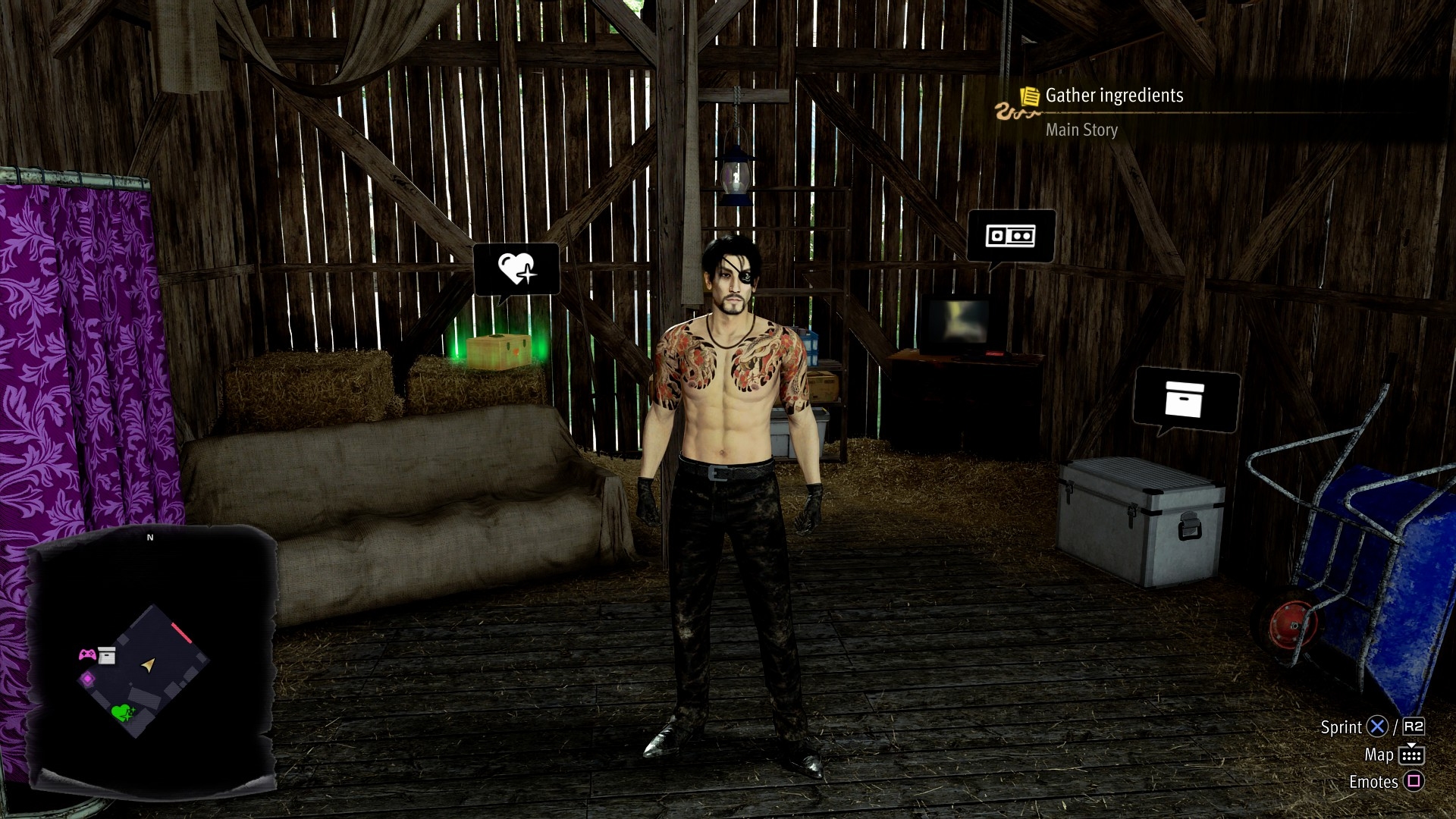Select the heart recovery speech bubble icon
This screenshot has height=819, width=1456.
pyautogui.click(x=516, y=268)
